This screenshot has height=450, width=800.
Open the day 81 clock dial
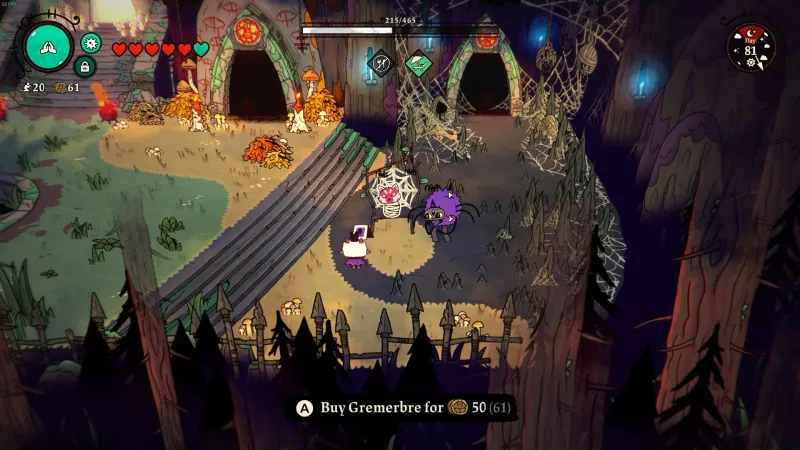point(750,46)
